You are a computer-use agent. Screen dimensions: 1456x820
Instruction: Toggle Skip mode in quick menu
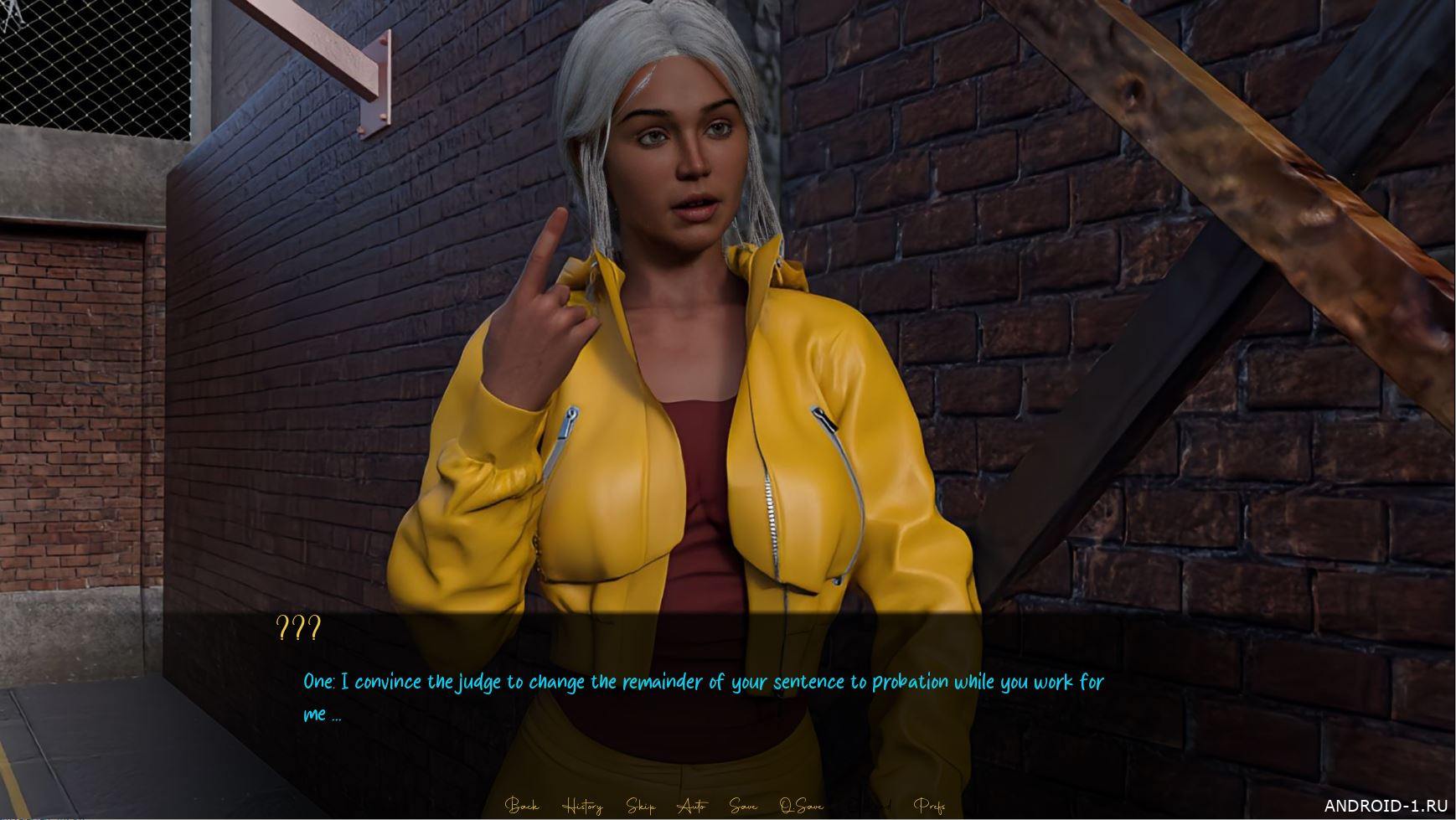(x=641, y=806)
